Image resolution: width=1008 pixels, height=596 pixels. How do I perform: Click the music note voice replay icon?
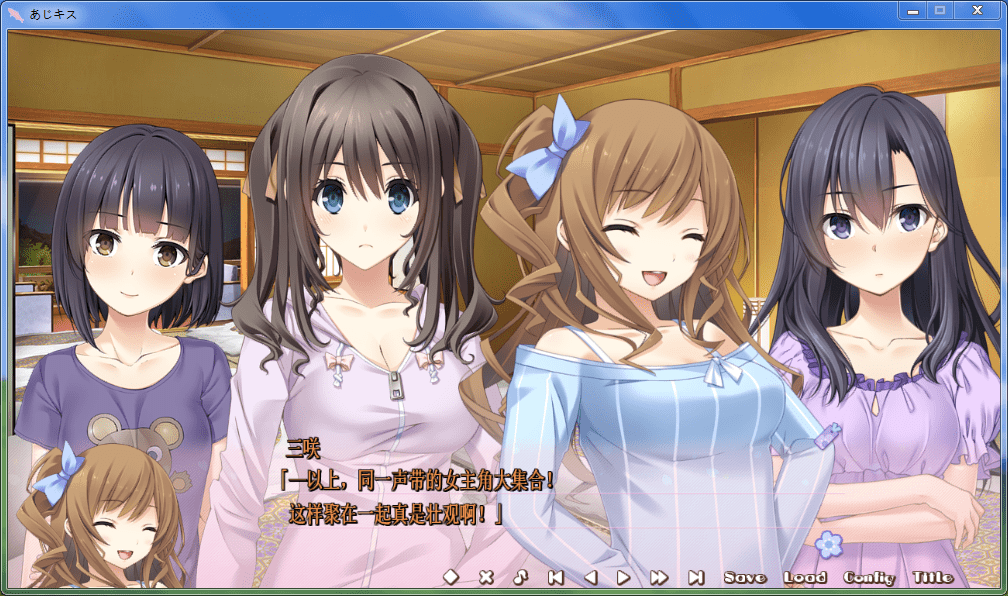(x=520, y=577)
